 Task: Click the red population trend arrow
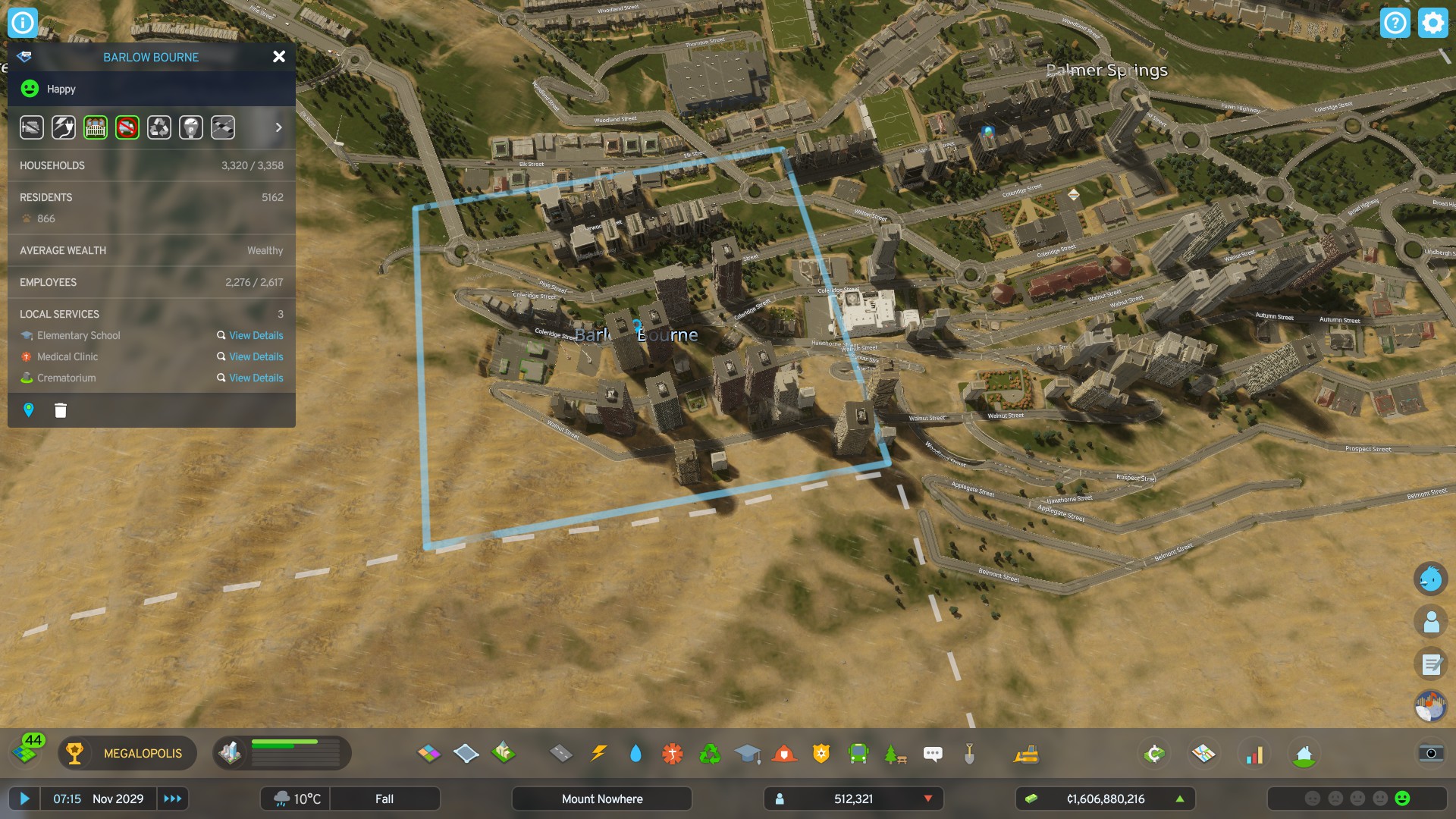click(928, 799)
